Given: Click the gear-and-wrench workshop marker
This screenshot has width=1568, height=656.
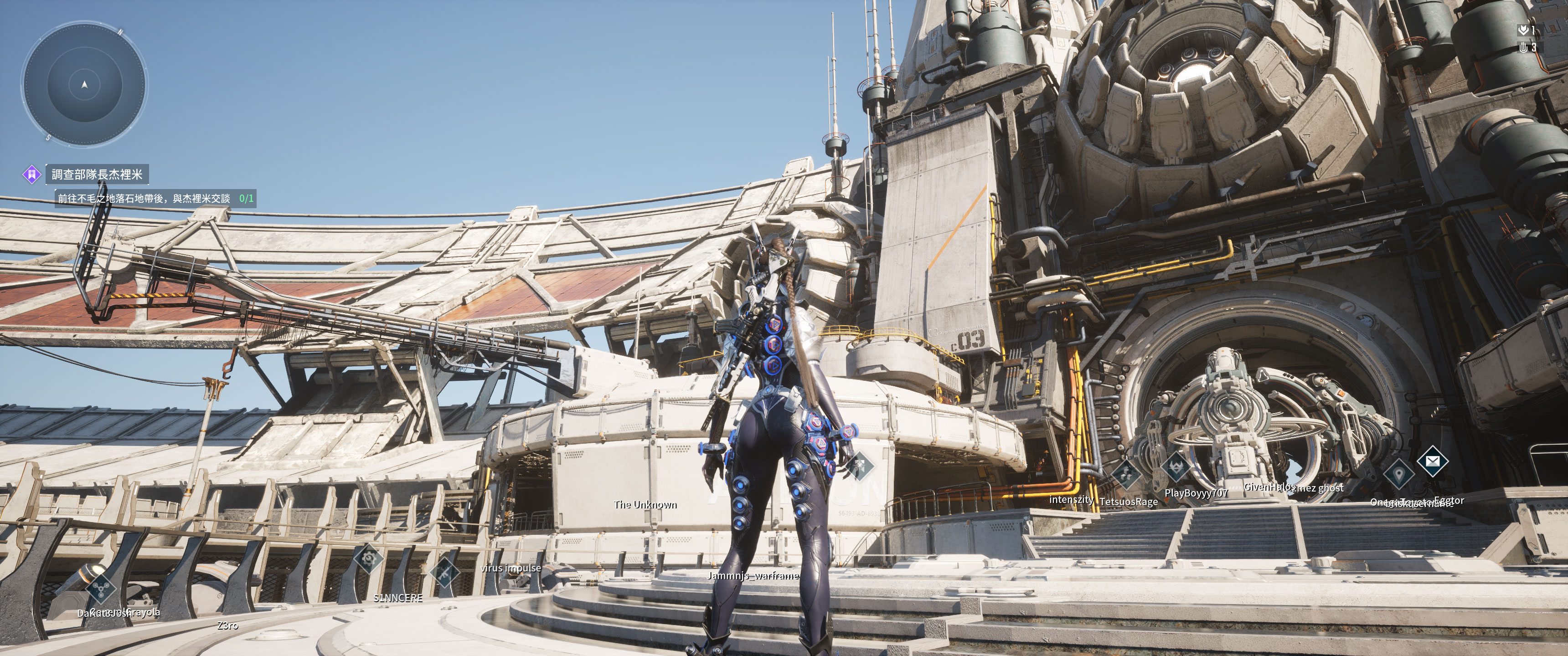Looking at the screenshot, I should [x=368, y=558].
